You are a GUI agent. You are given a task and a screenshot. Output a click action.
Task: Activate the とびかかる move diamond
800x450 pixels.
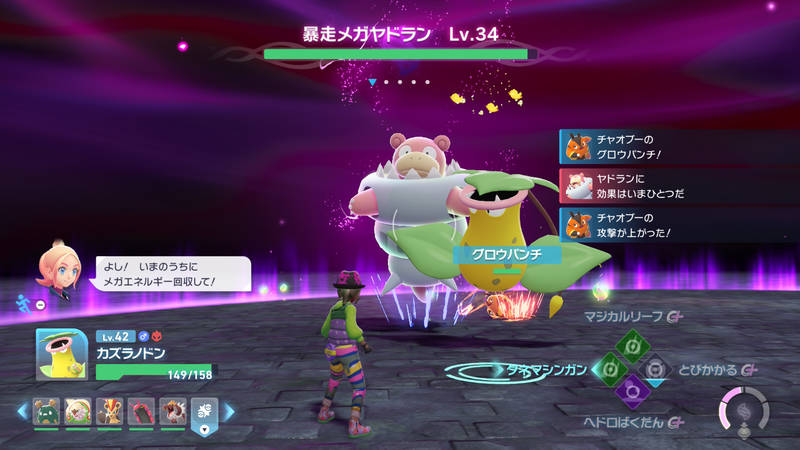click(x=655, y=370)
